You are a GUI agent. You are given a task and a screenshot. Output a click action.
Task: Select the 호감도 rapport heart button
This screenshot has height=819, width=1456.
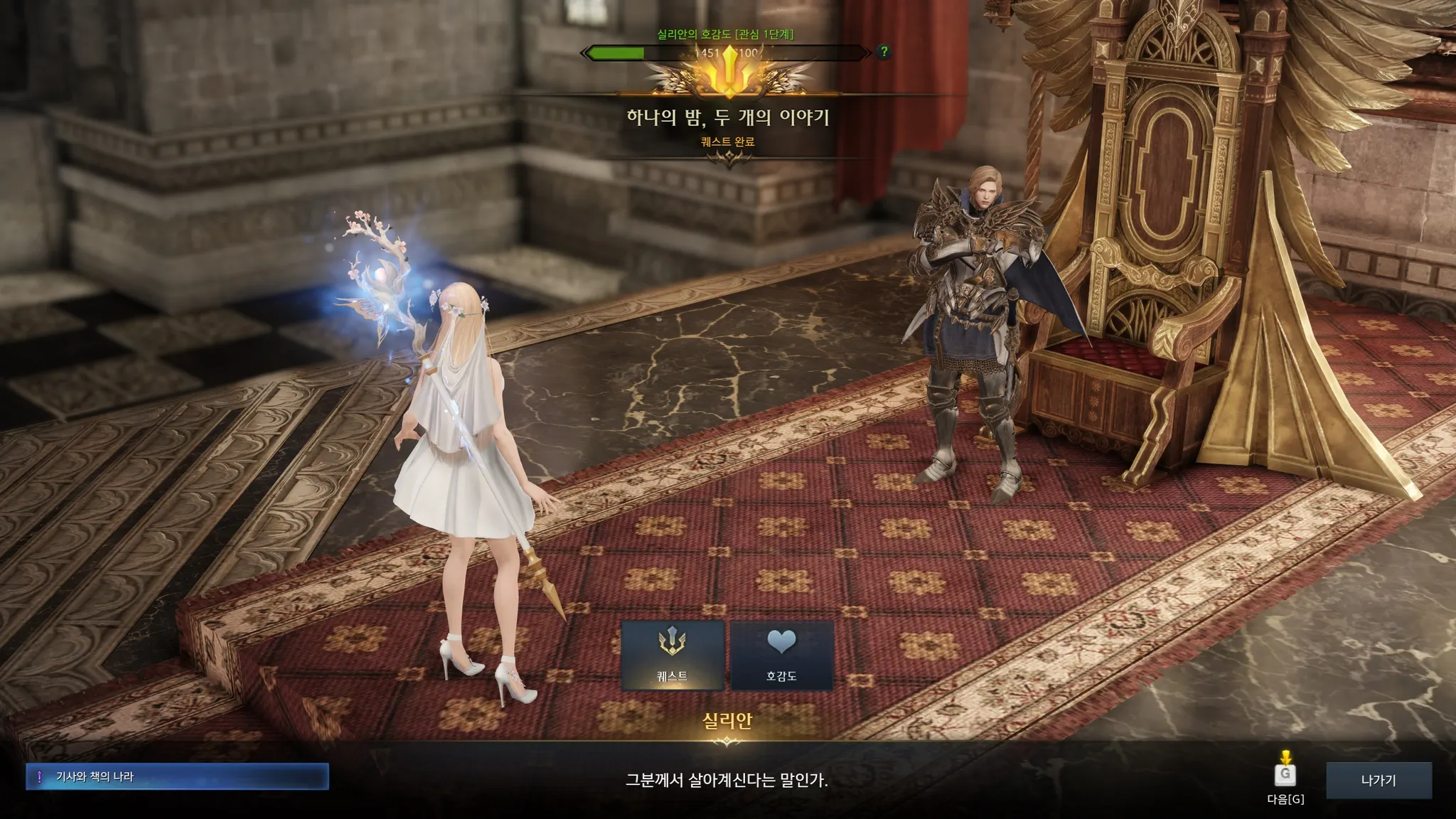click(x=781, y=655)
